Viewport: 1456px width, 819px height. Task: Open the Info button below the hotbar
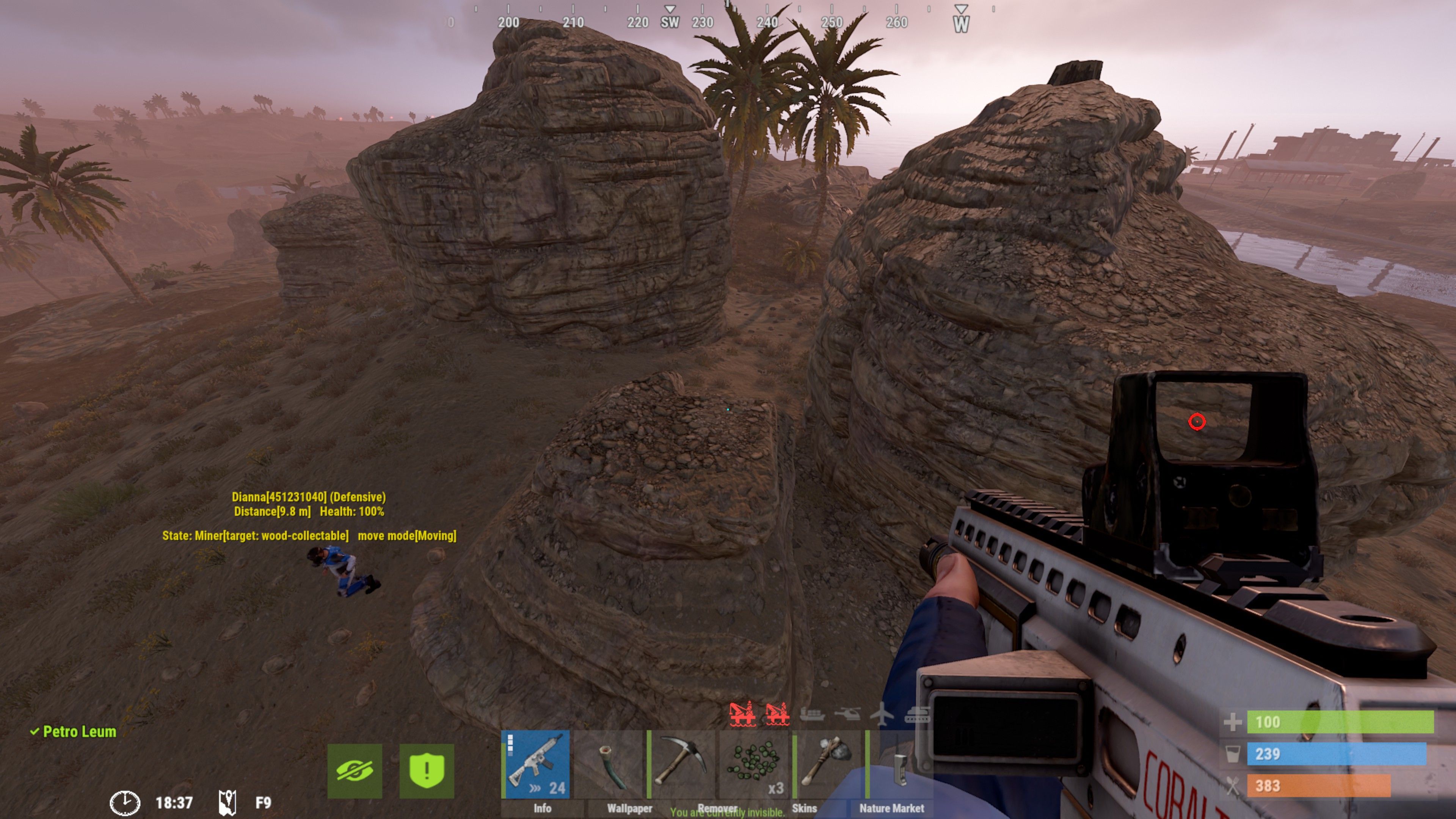coord(542,808)
